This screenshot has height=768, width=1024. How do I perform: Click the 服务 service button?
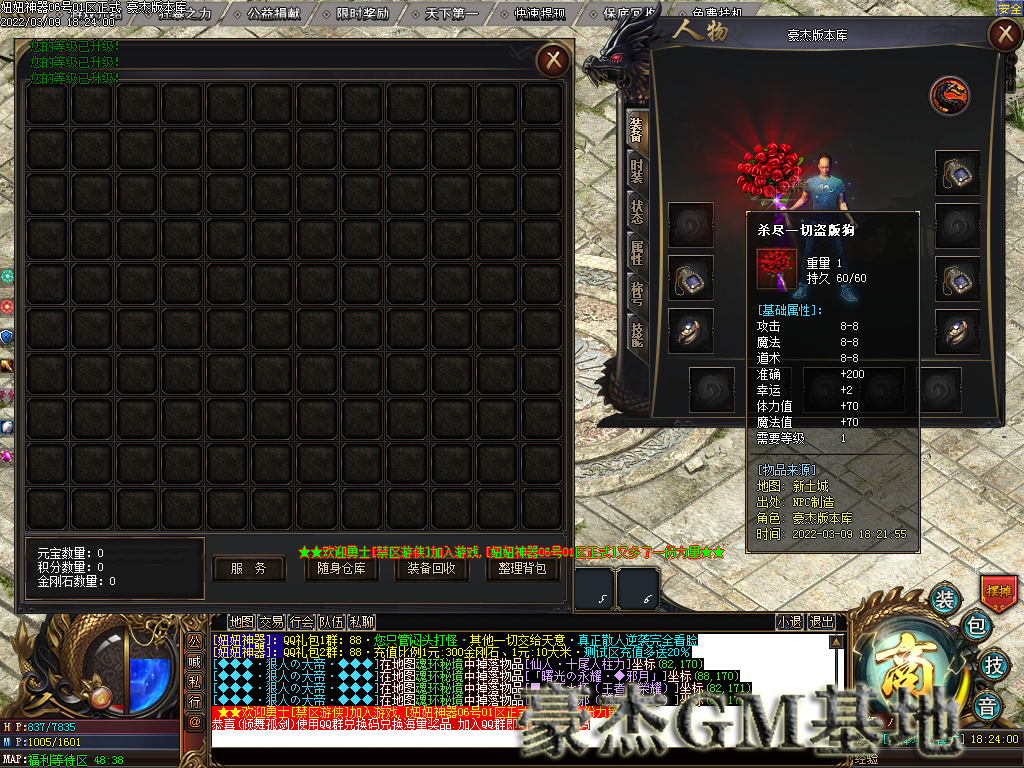click(x=248, y=568)
